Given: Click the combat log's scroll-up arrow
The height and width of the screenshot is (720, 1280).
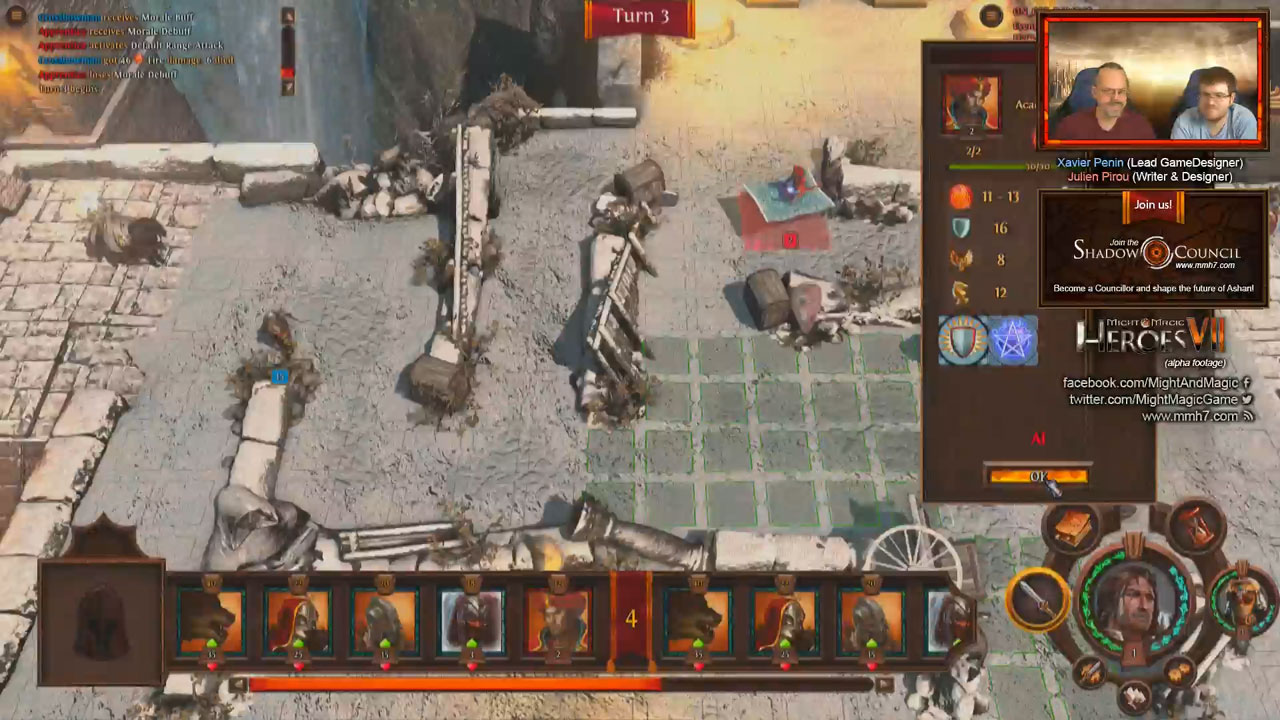Looking at the screenshot, I should pyautogui.click(x=288, y=16).
